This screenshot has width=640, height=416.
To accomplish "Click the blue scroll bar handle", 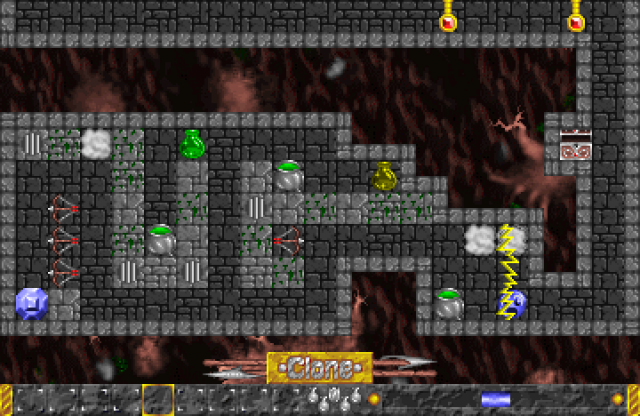I will [496, 400].
